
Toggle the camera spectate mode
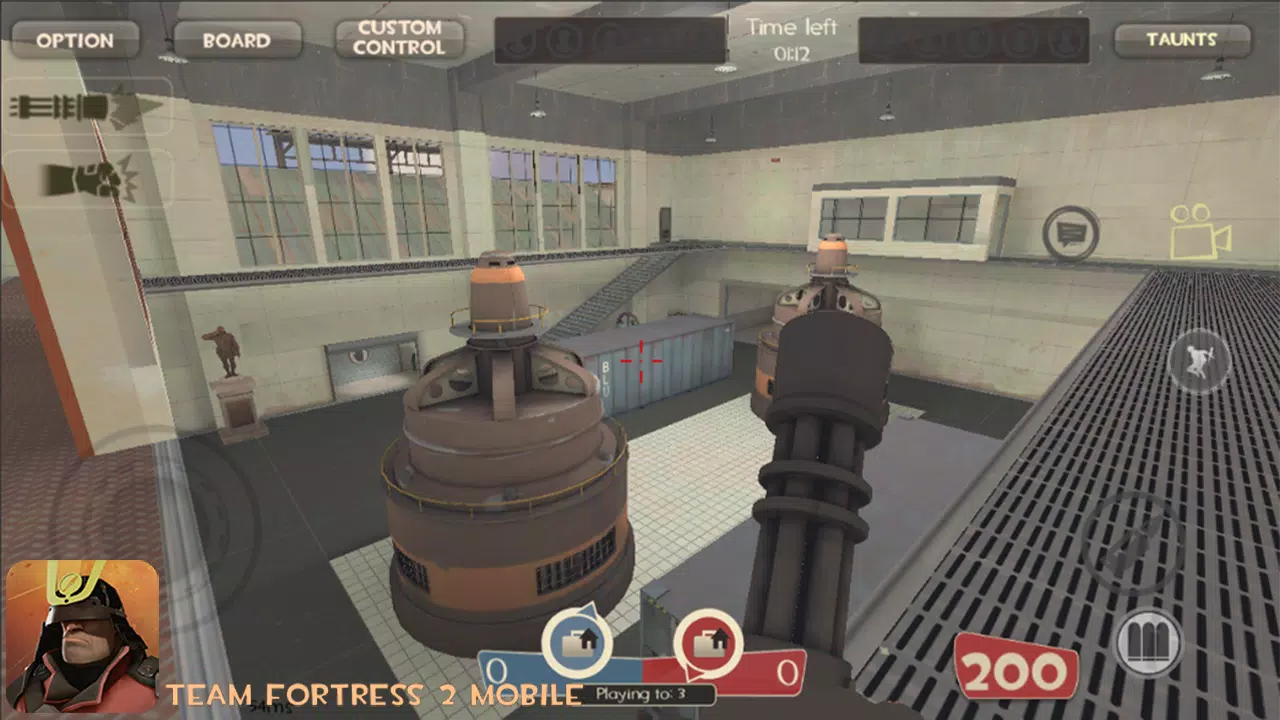[1200, 228]
